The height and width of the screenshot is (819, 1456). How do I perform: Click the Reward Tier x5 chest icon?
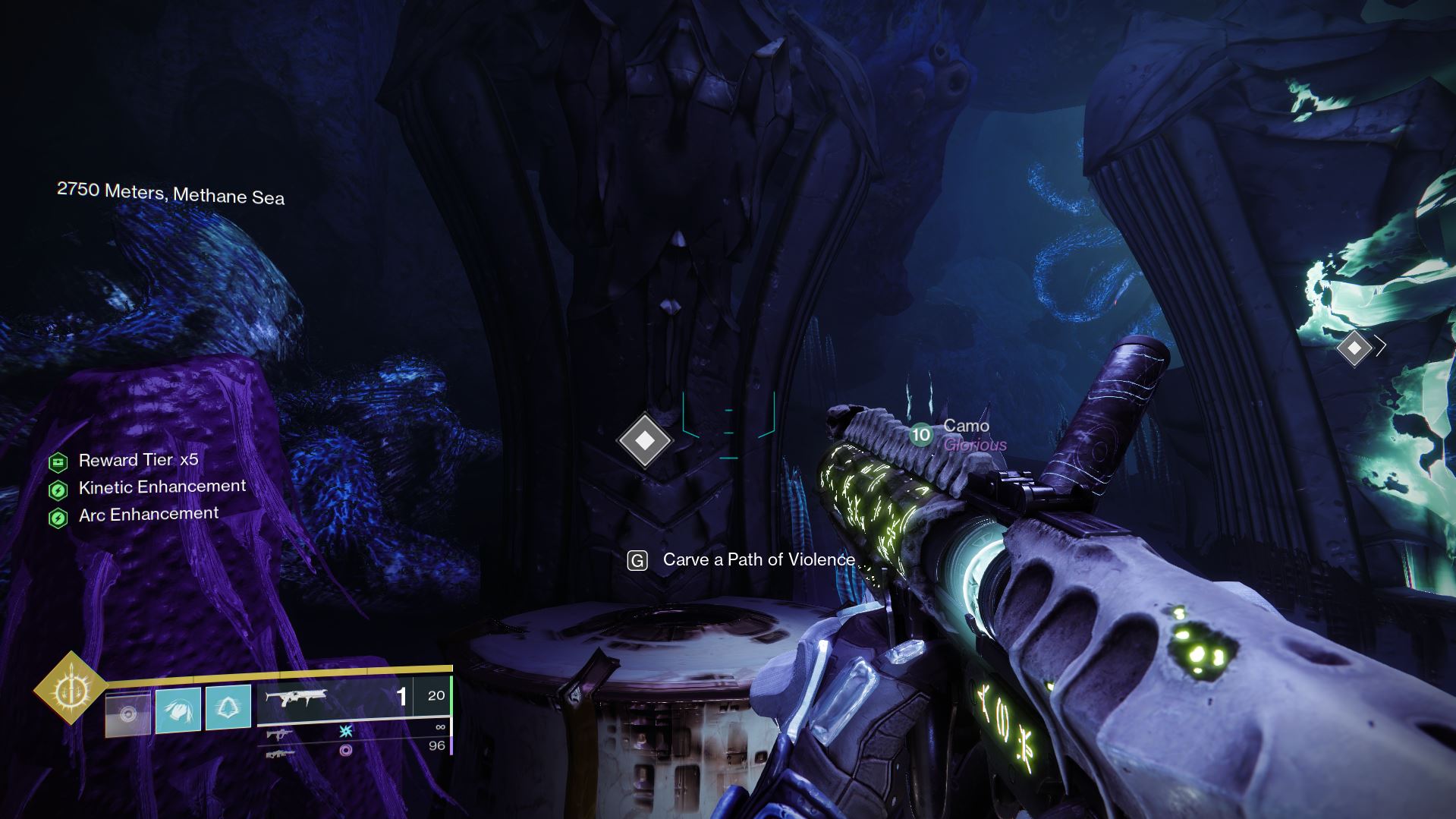coord(60,460)
